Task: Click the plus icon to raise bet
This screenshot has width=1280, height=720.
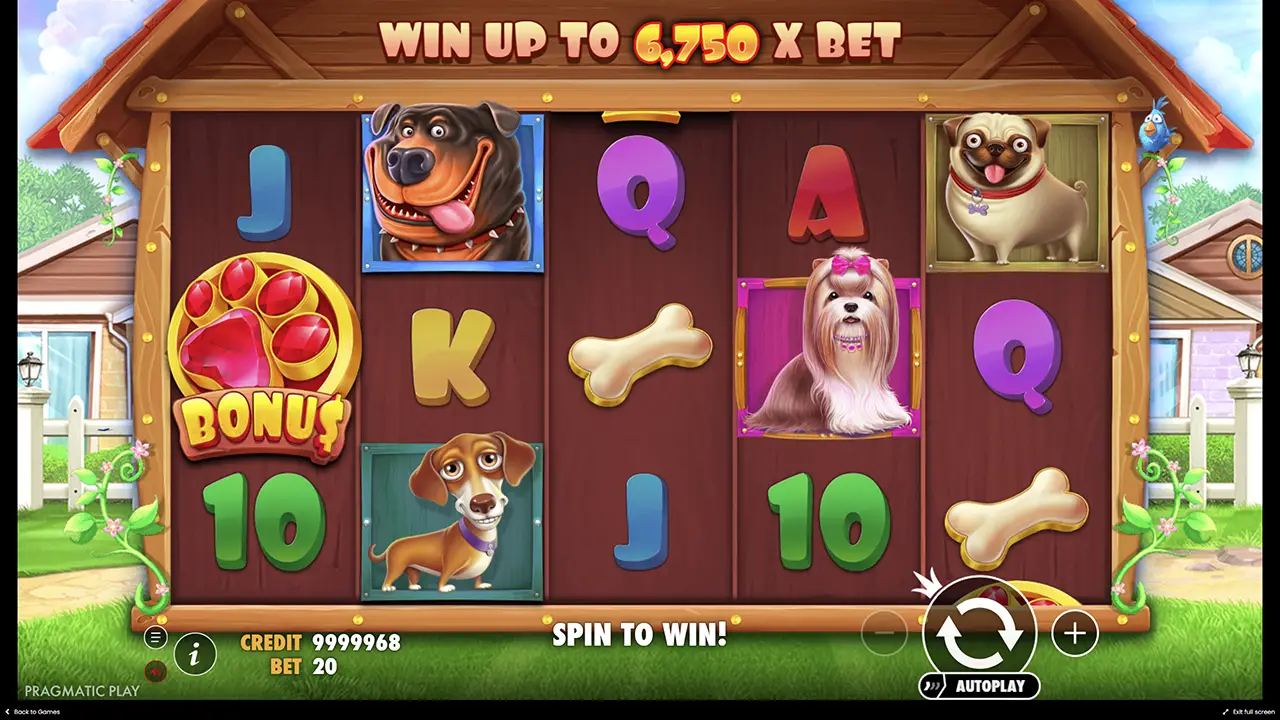Action: point(1074,633)
